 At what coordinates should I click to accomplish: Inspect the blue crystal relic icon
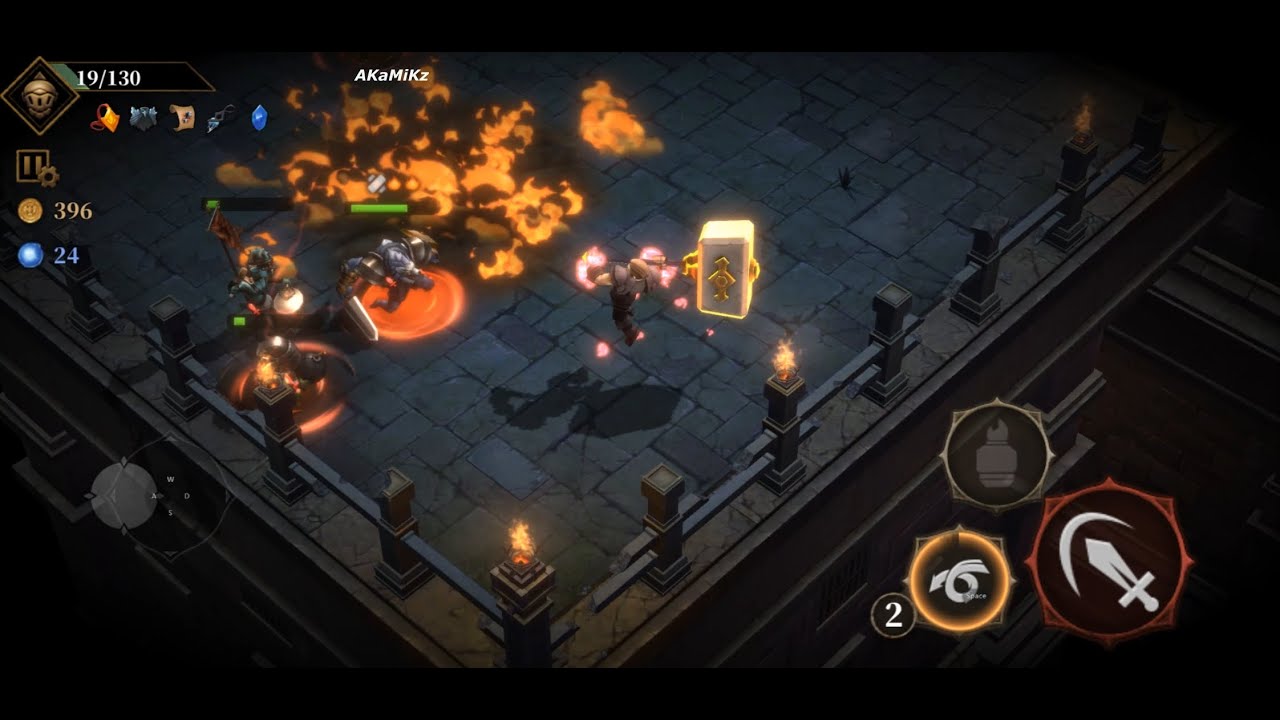(259, 118)
